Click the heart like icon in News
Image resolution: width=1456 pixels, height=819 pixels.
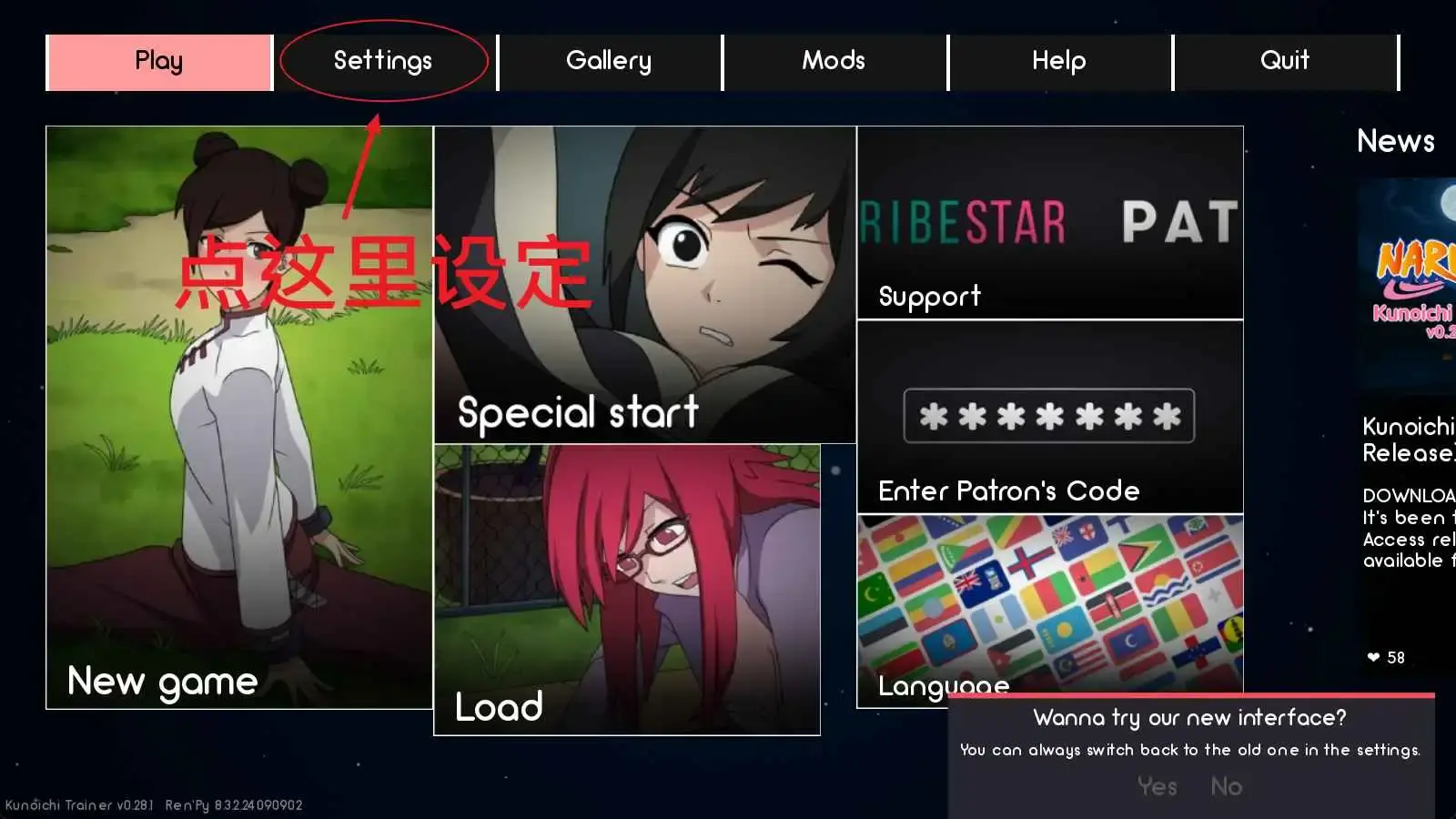point(1372,657)
